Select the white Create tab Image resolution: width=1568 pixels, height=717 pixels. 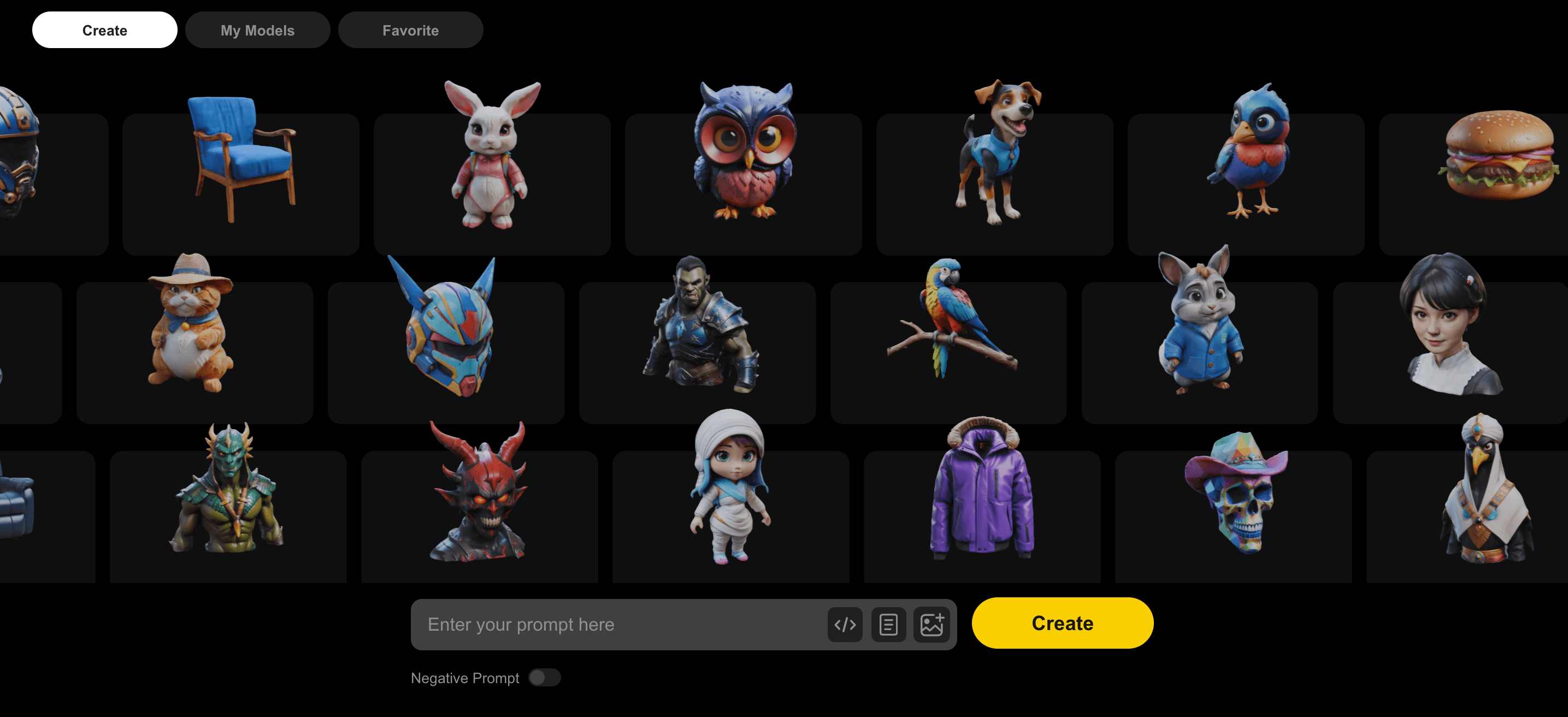coord(105,30)
